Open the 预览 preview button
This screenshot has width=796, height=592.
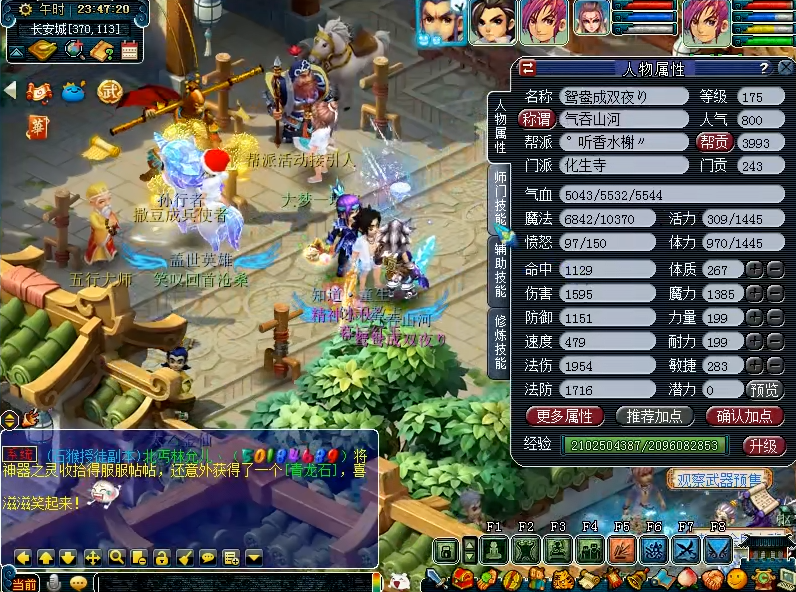(765, 390)
